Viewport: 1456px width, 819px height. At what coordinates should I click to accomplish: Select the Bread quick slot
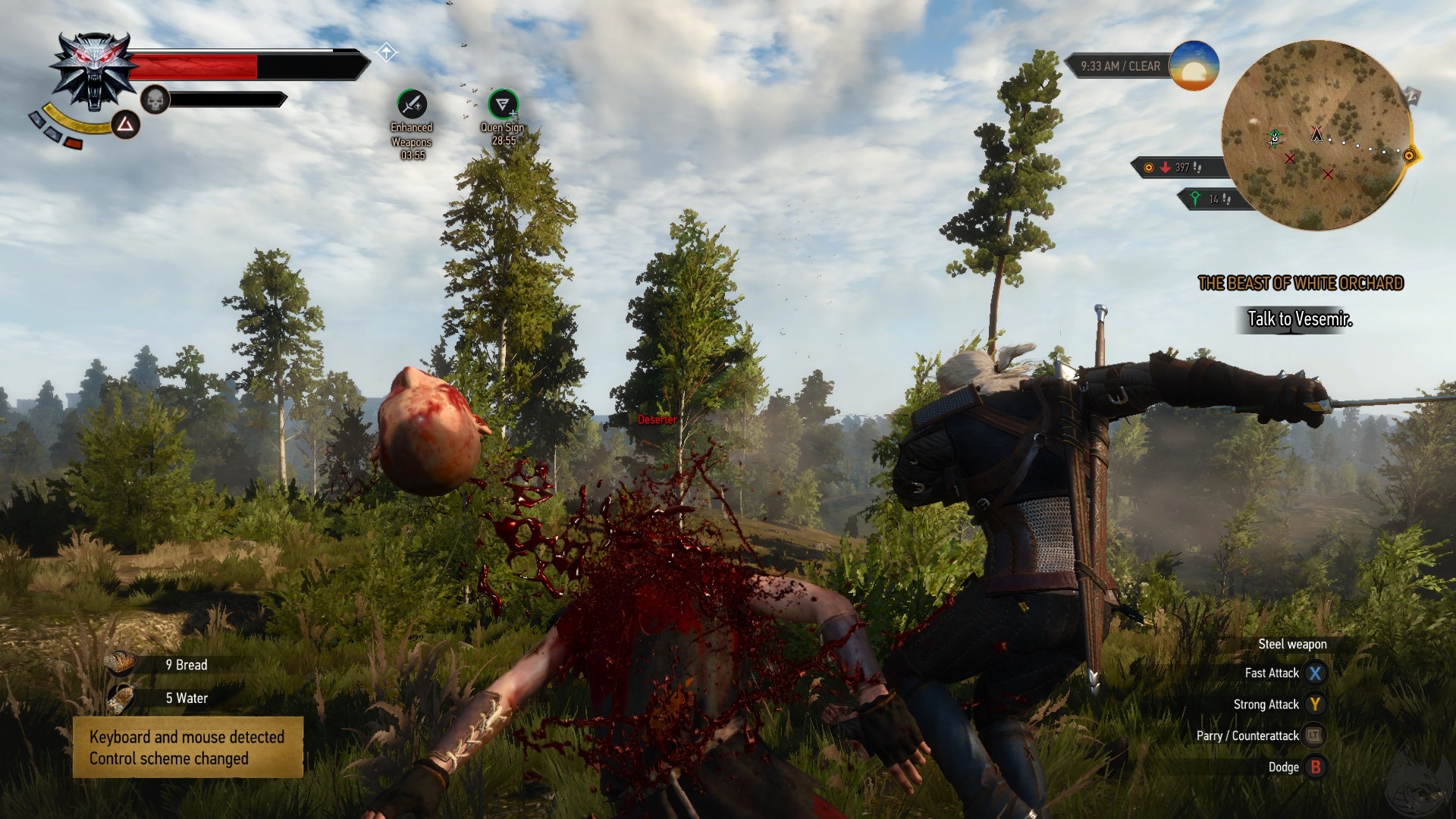click(121, 664)
